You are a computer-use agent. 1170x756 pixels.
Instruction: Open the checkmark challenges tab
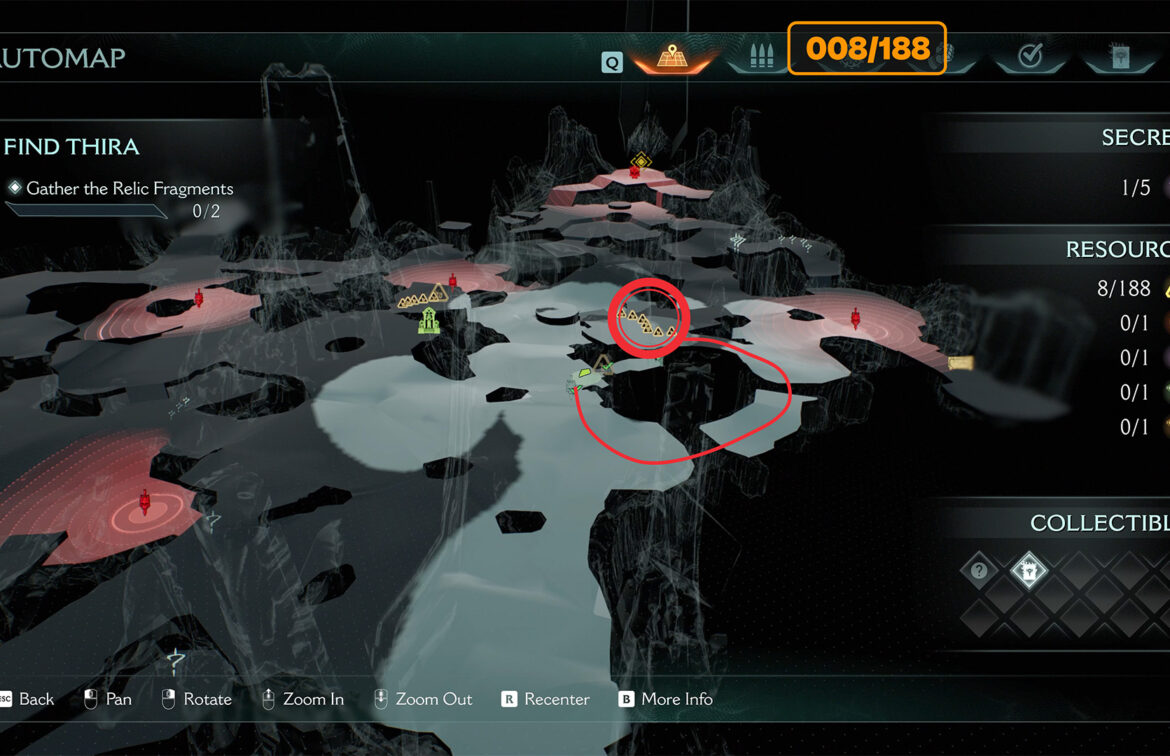click(1029, 57)
